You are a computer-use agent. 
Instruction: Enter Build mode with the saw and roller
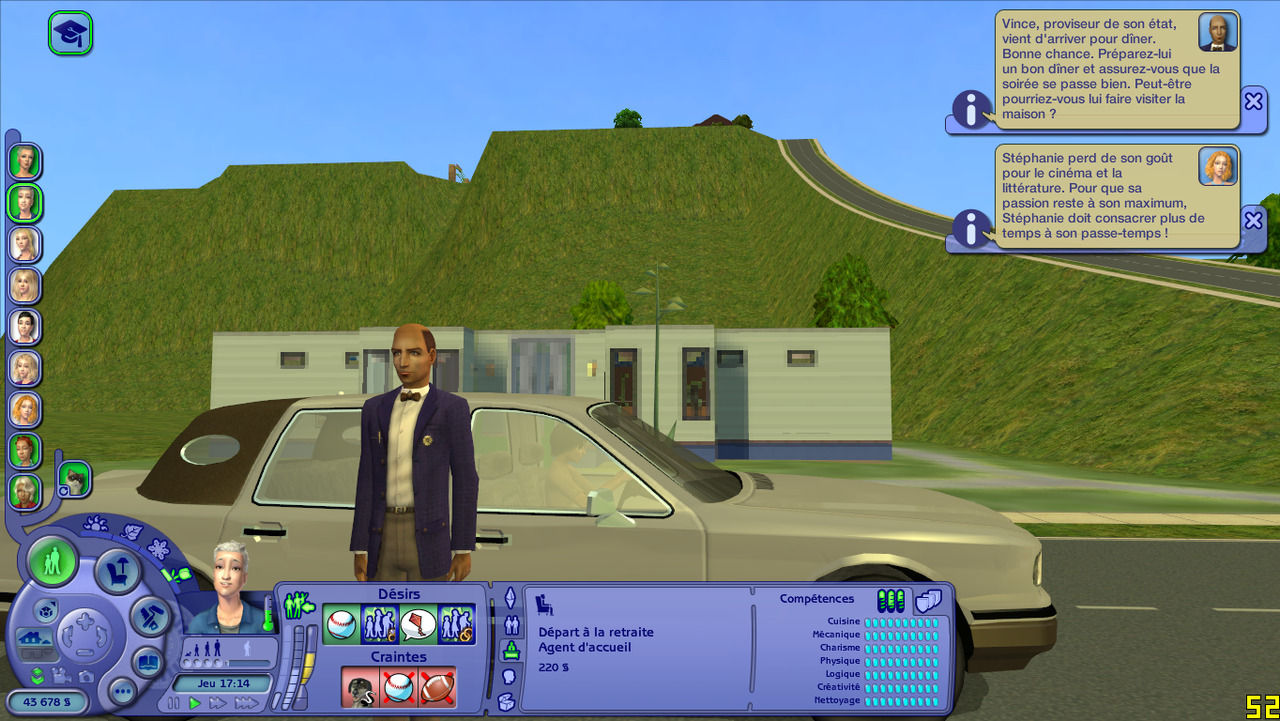click(151, 616)
